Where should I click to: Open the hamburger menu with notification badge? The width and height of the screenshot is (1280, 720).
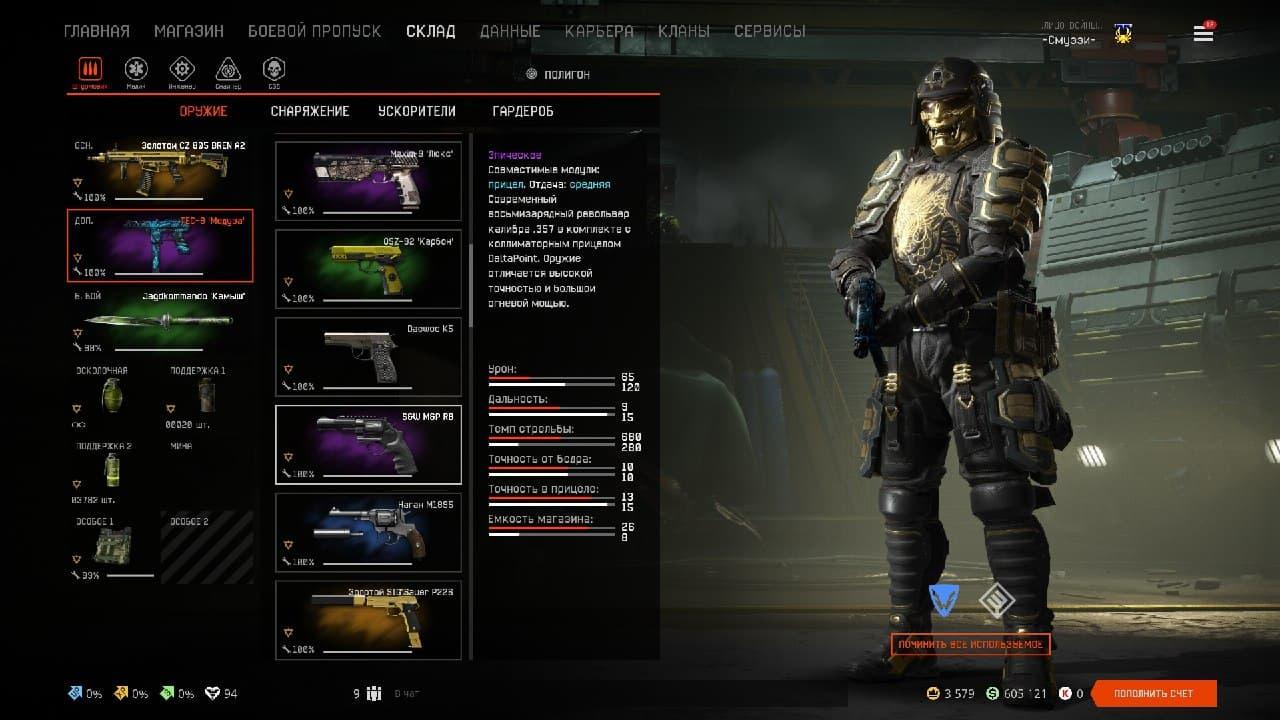(1203, 33)
